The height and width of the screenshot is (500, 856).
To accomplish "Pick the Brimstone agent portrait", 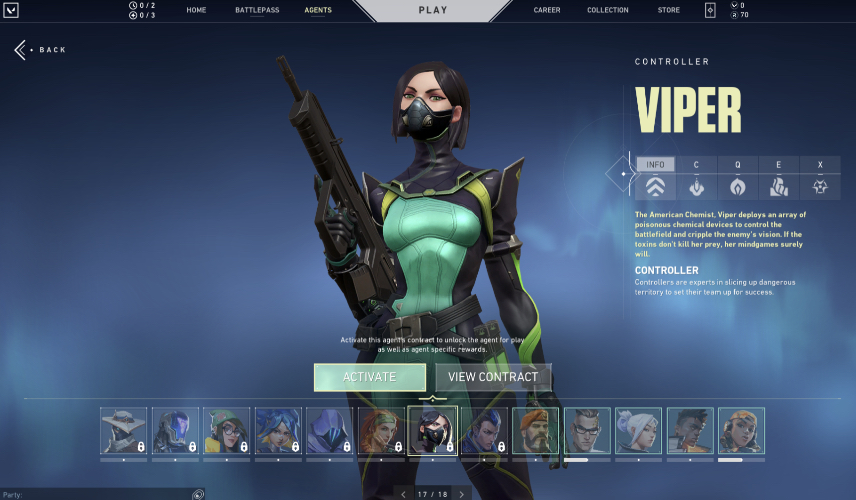I will click(536, 431).
